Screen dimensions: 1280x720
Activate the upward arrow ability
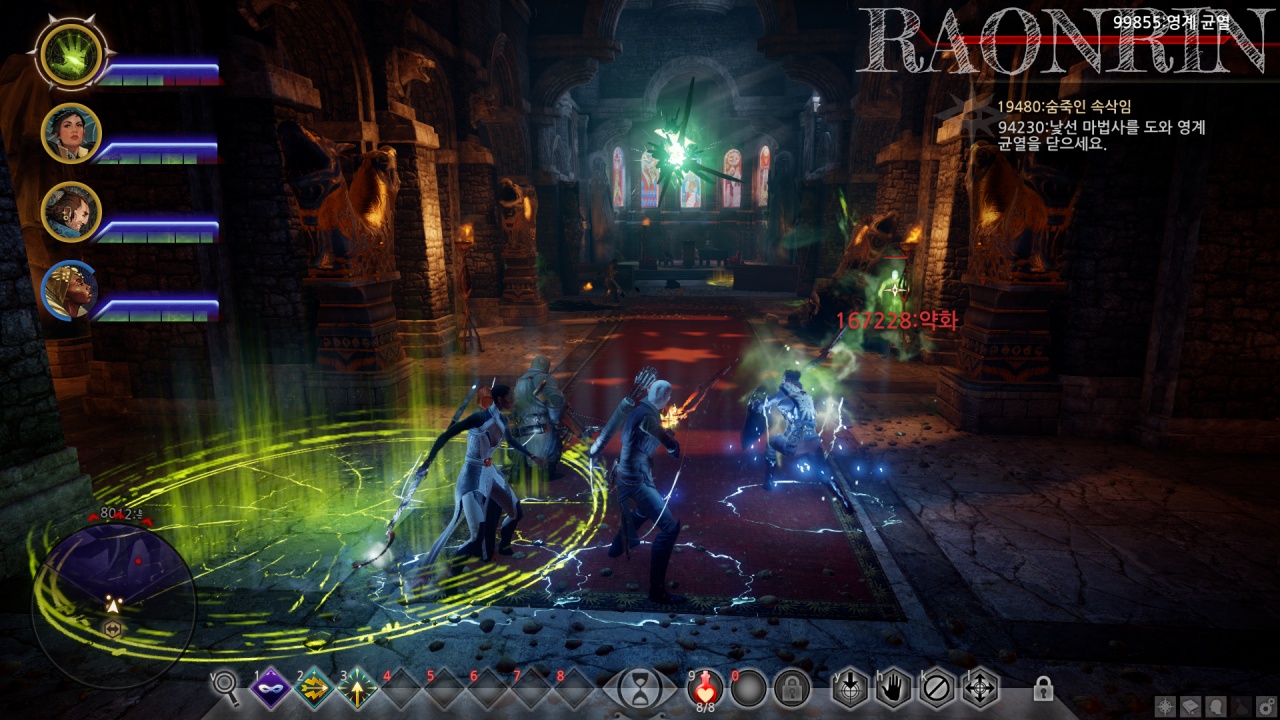357,688
